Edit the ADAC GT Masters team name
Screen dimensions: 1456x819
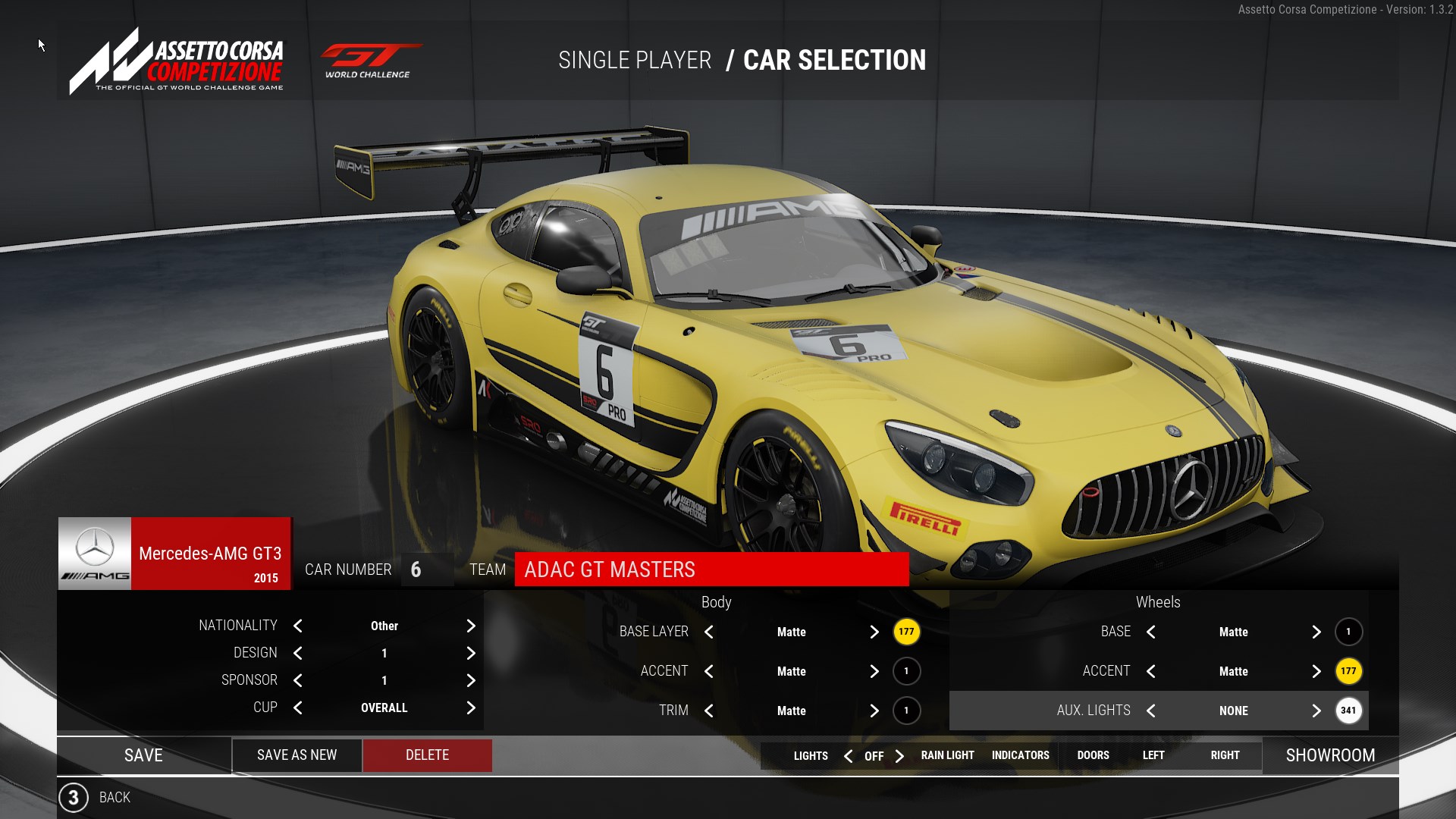711,570
